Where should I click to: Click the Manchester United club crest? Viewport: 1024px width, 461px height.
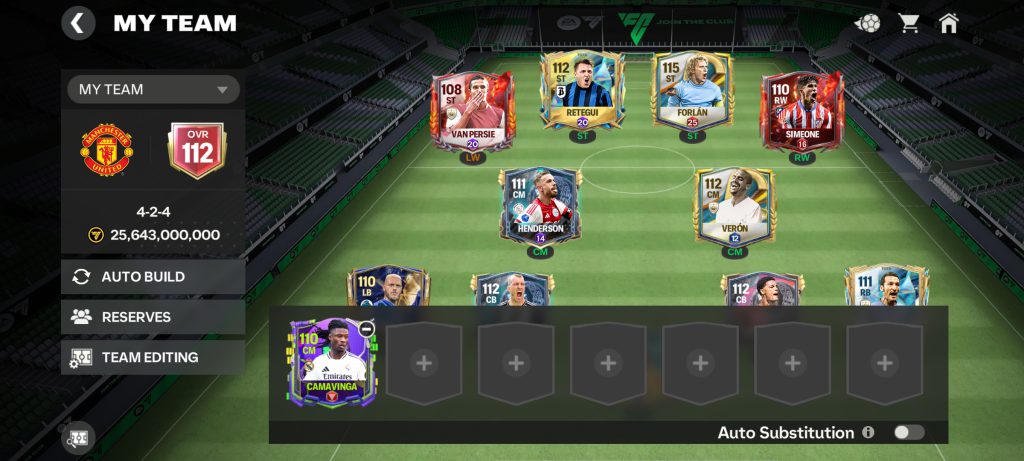tap(107, 151)
